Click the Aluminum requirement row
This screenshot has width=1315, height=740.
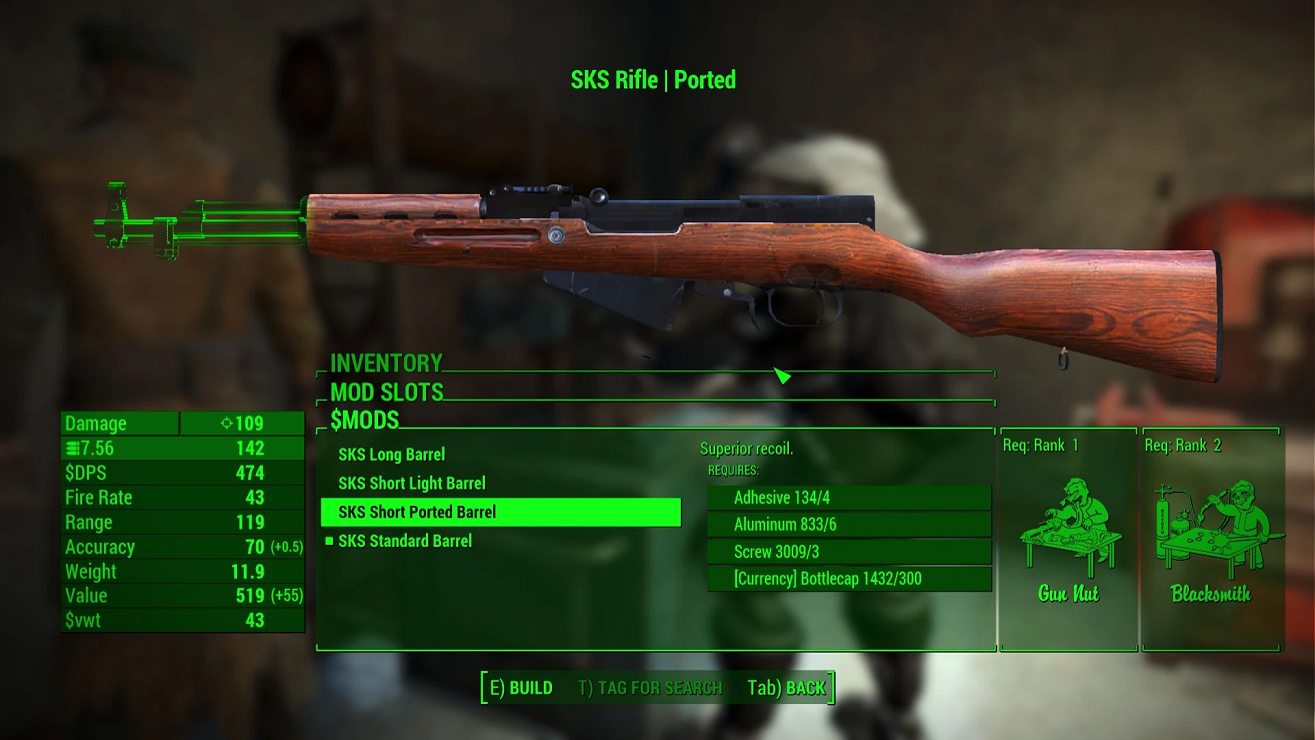point(849,525)
